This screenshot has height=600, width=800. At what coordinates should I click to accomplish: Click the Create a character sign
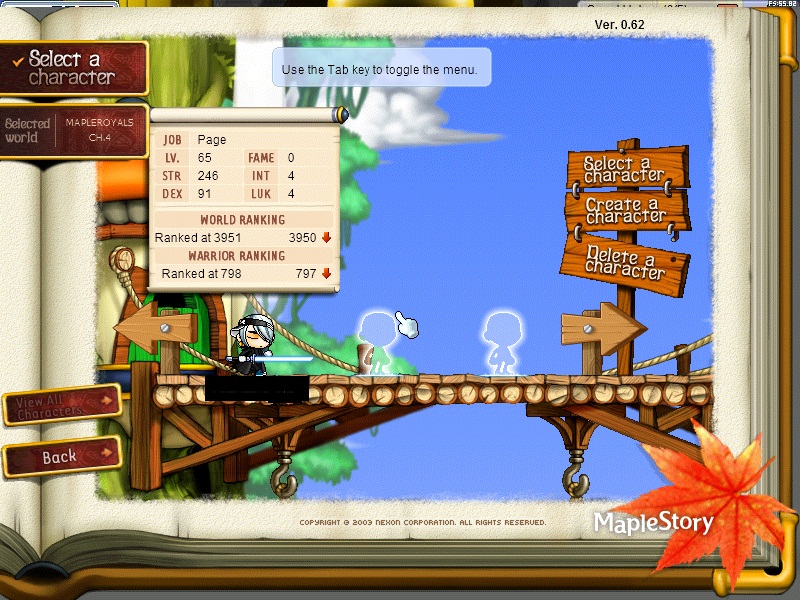(626, 211)
